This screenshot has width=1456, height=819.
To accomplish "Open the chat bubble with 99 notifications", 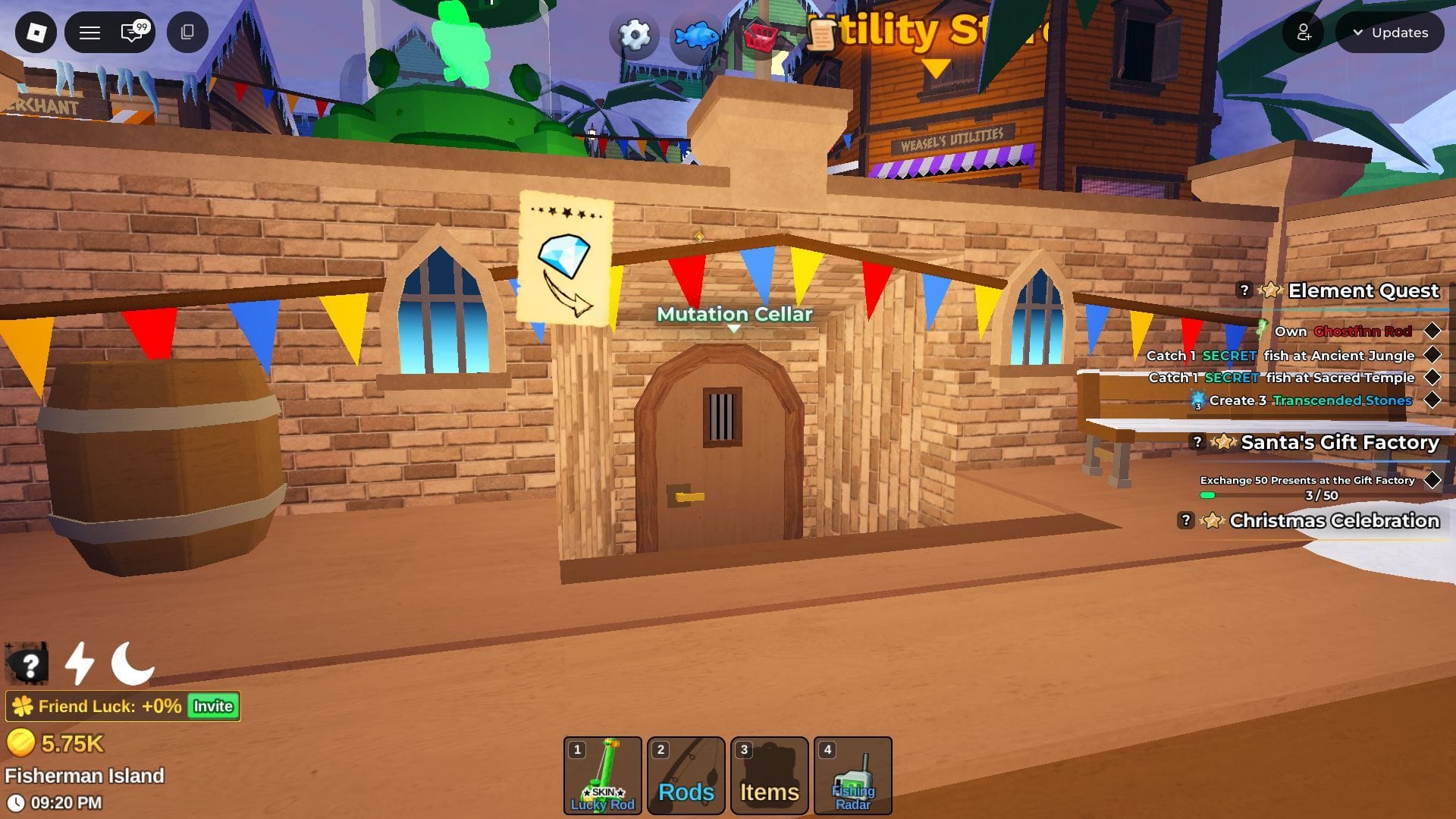I will pos(127,33).
